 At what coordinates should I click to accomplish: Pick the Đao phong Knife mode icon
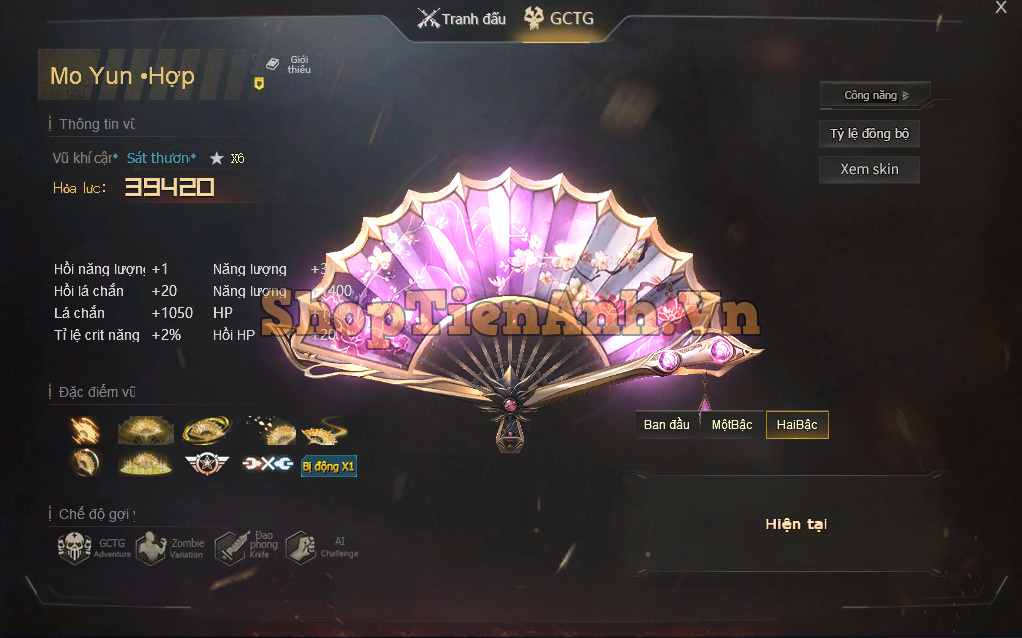tap(230, 547)
